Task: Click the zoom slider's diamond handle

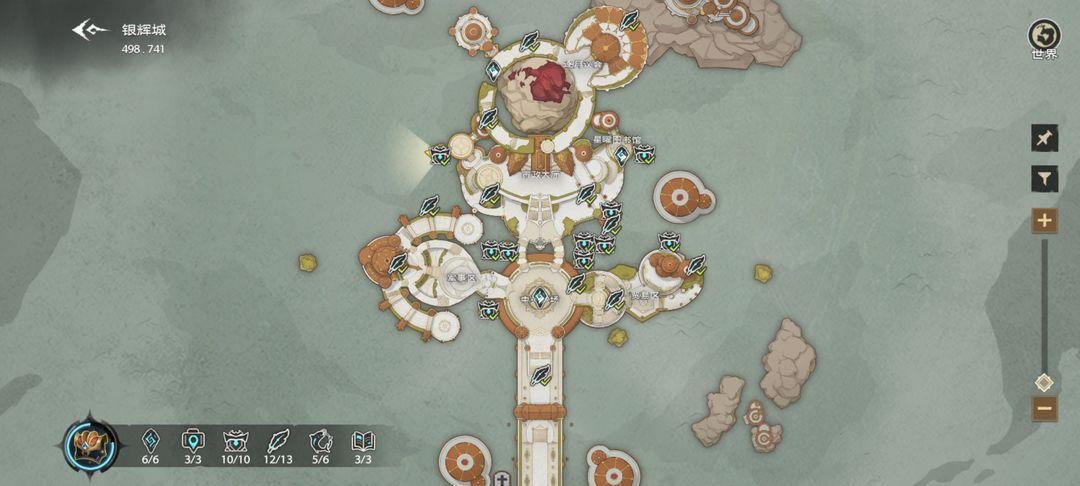Action: pyautogui.click(x=1044, y=382)
